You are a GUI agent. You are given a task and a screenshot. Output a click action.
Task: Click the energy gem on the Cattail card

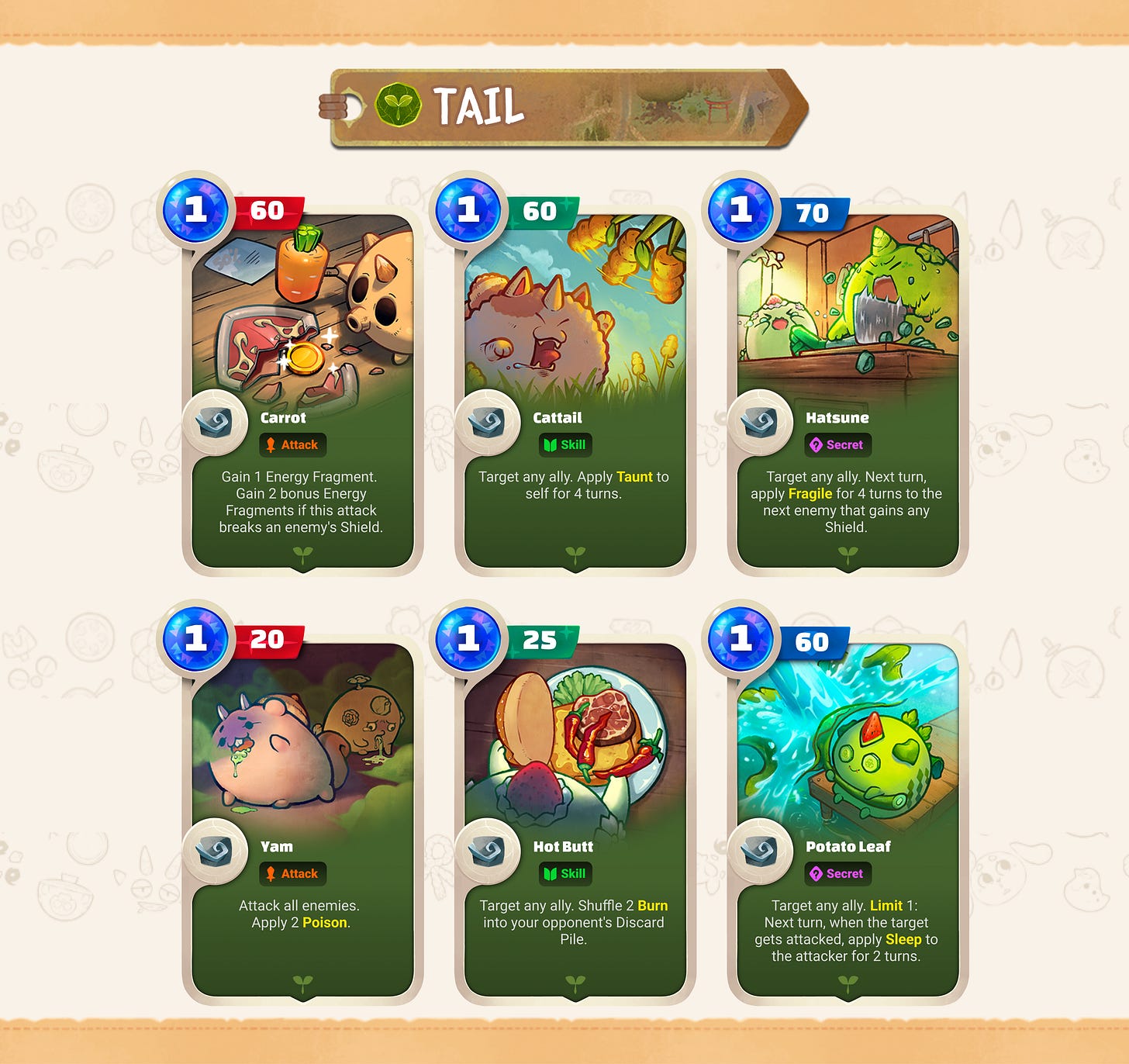click(x=470, y=210)
